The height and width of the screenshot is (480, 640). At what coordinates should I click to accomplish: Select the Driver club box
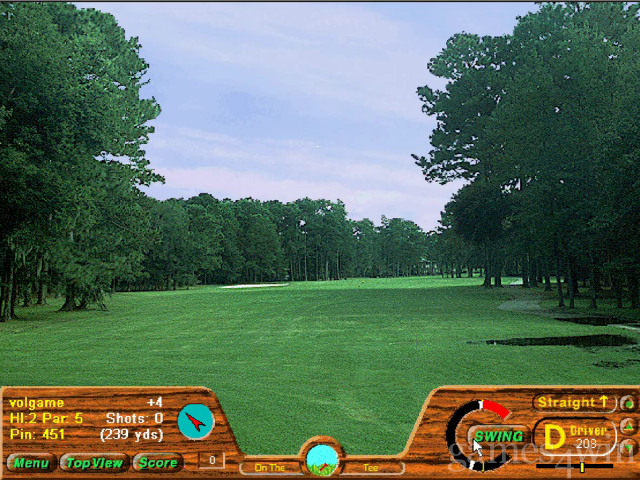(x=574, y=436)
